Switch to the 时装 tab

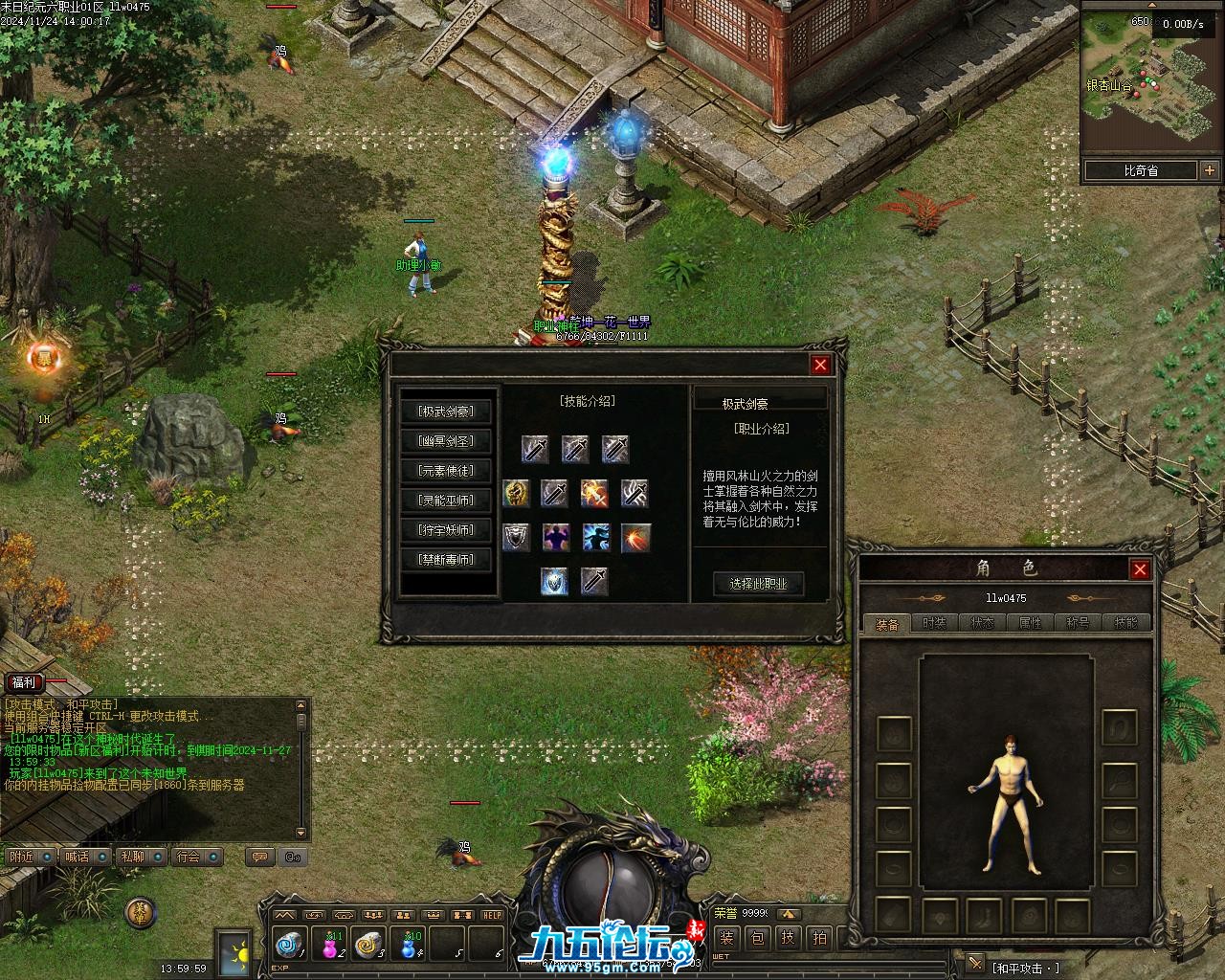point(934,623)
